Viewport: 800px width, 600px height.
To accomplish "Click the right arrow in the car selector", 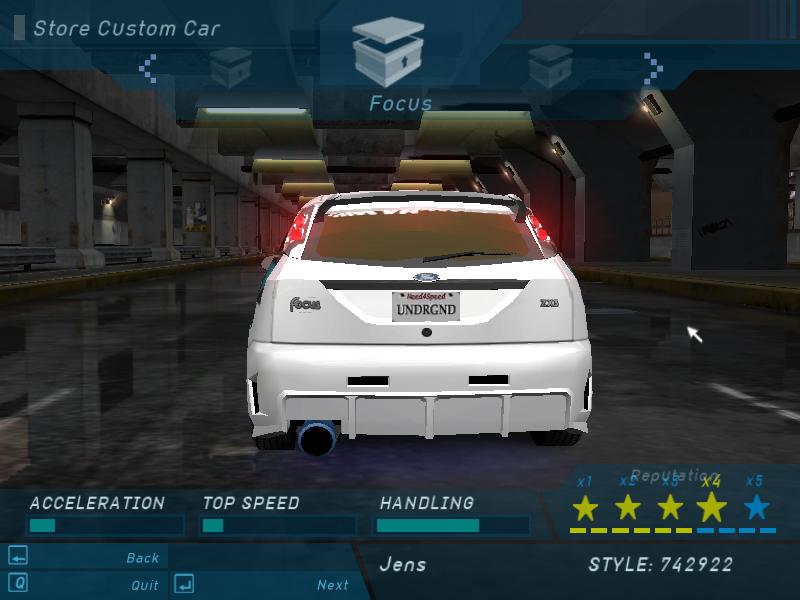I will (x=654, y=67).
